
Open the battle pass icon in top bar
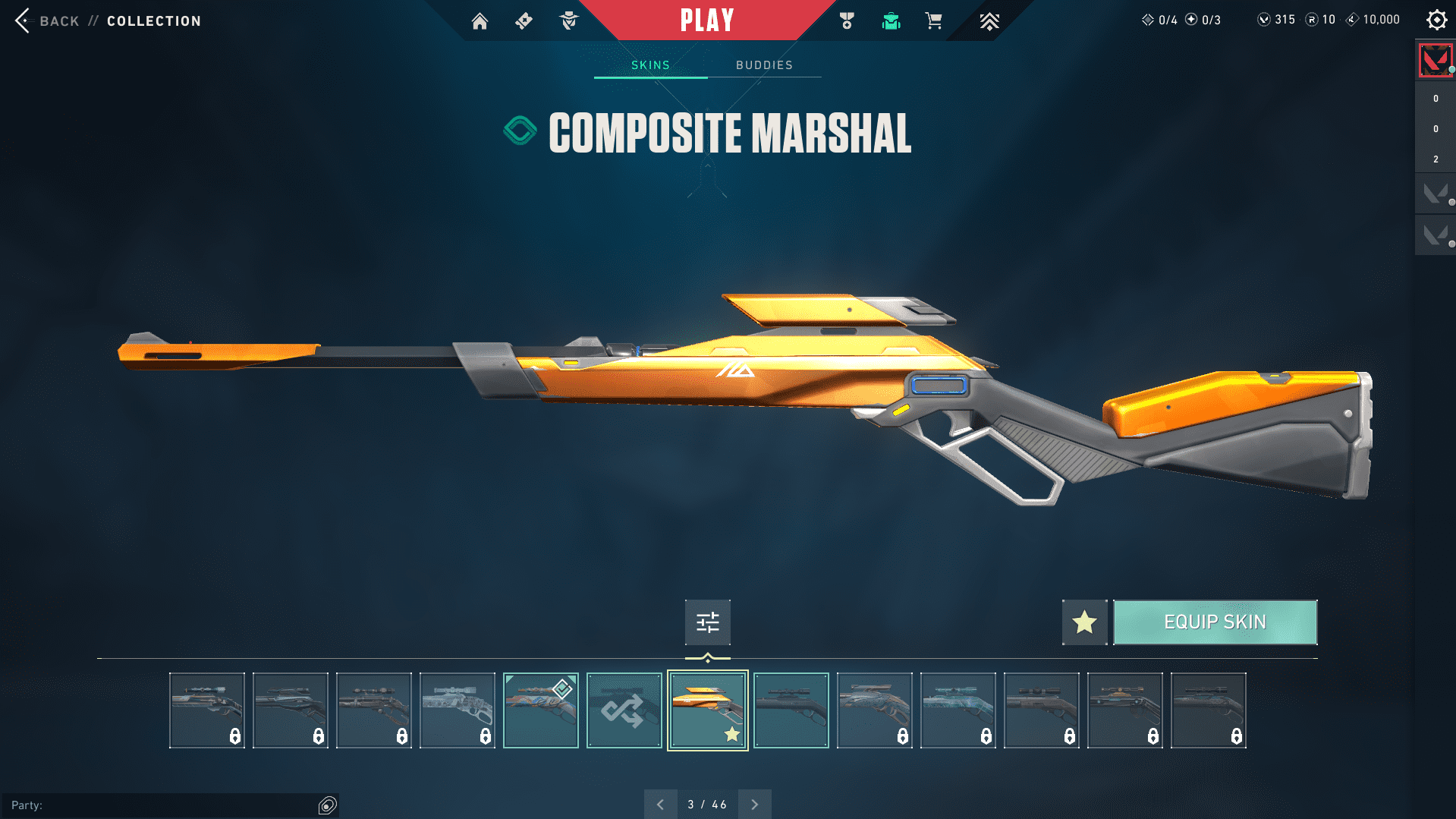point(524,21)
